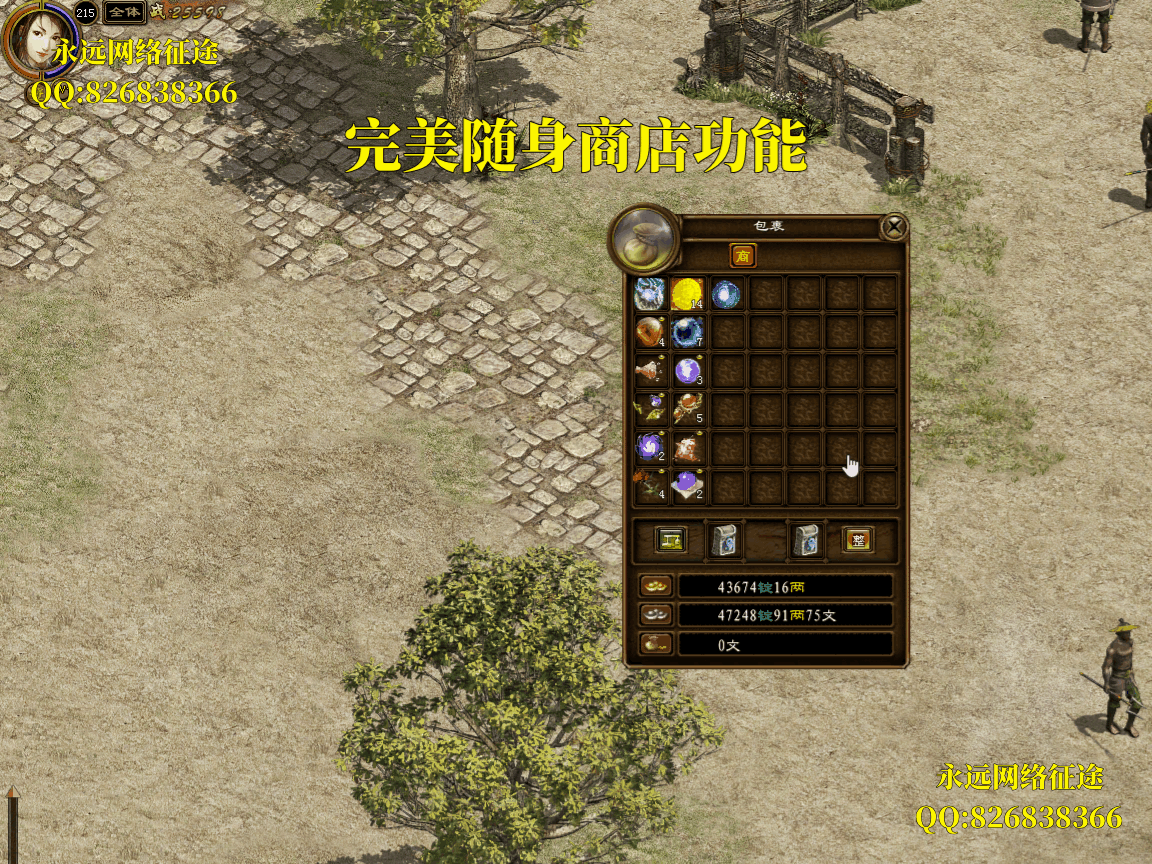Pick the dark blue vortex orb stack of 7

(x=688, y=331)
